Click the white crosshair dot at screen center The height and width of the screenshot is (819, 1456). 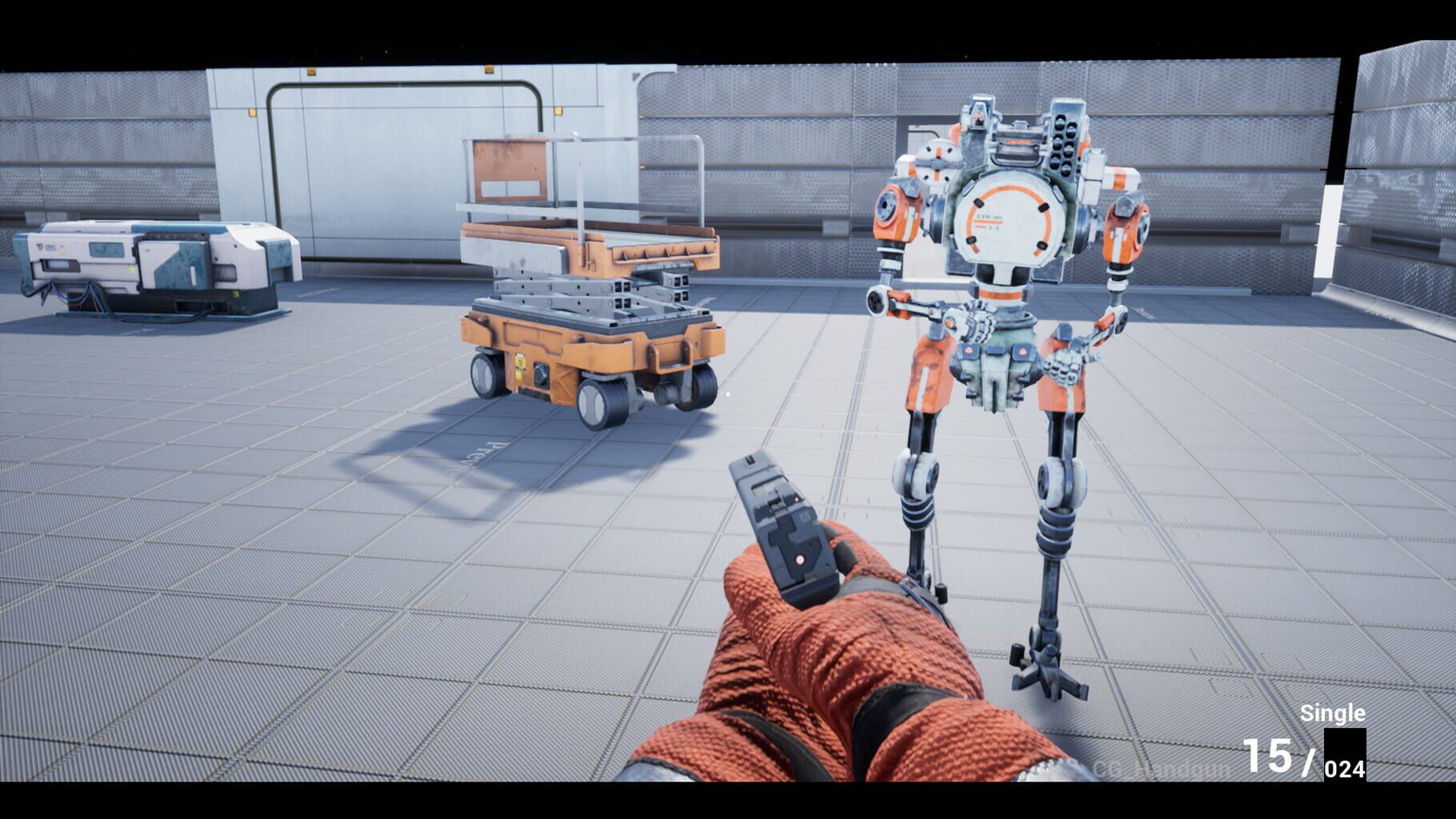(x=728, y=394)
